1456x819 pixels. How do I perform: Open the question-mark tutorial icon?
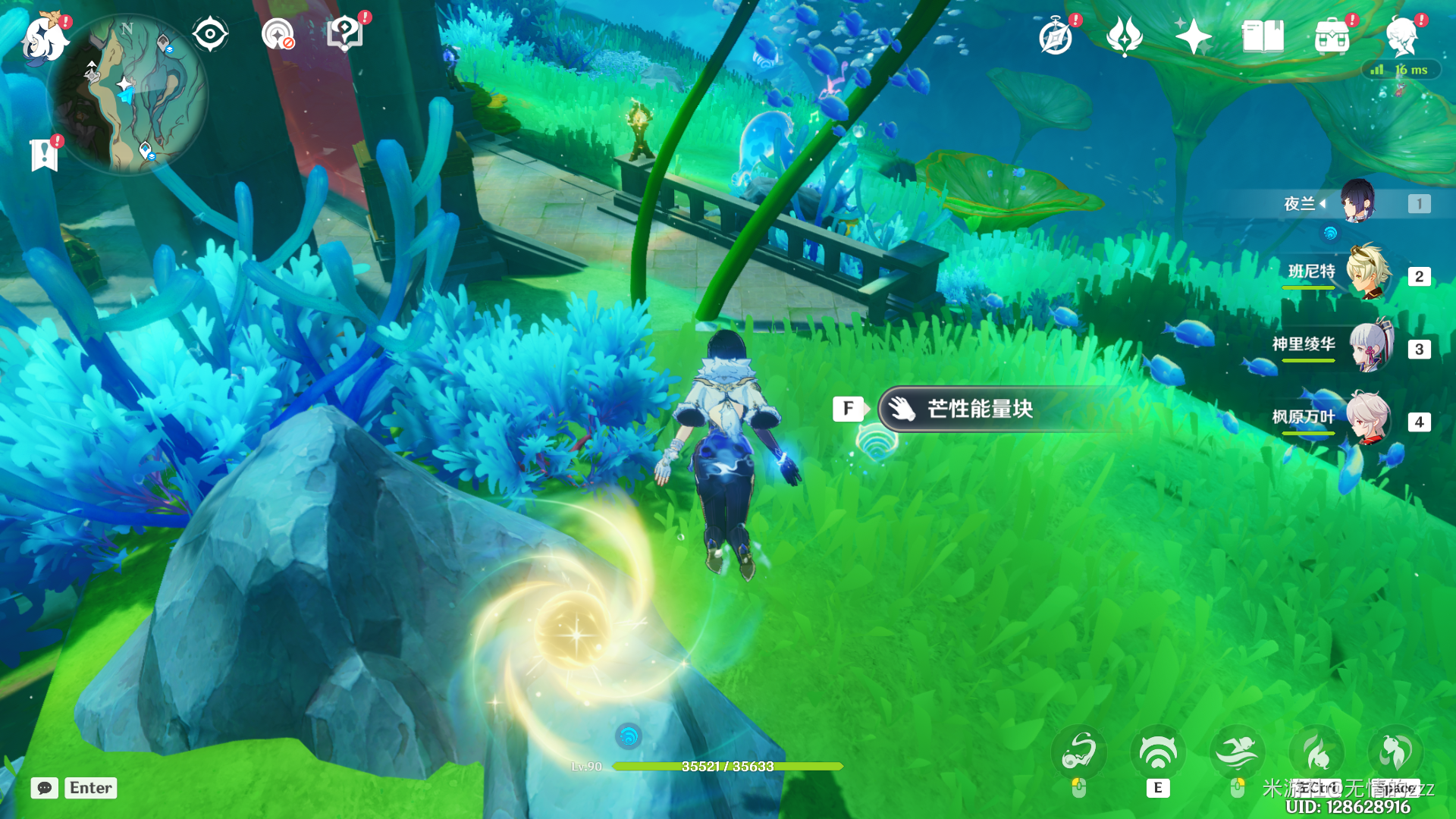pyautogui.click(x=345, y=34)
